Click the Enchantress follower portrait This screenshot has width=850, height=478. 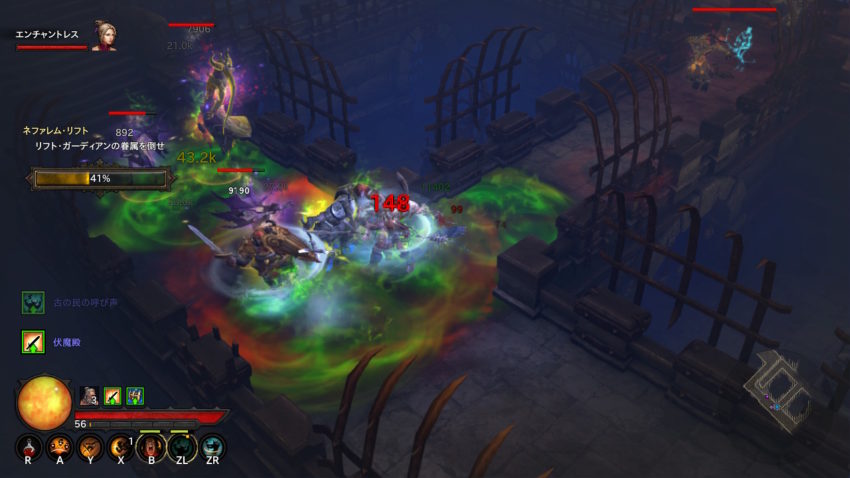pos(104,35)
